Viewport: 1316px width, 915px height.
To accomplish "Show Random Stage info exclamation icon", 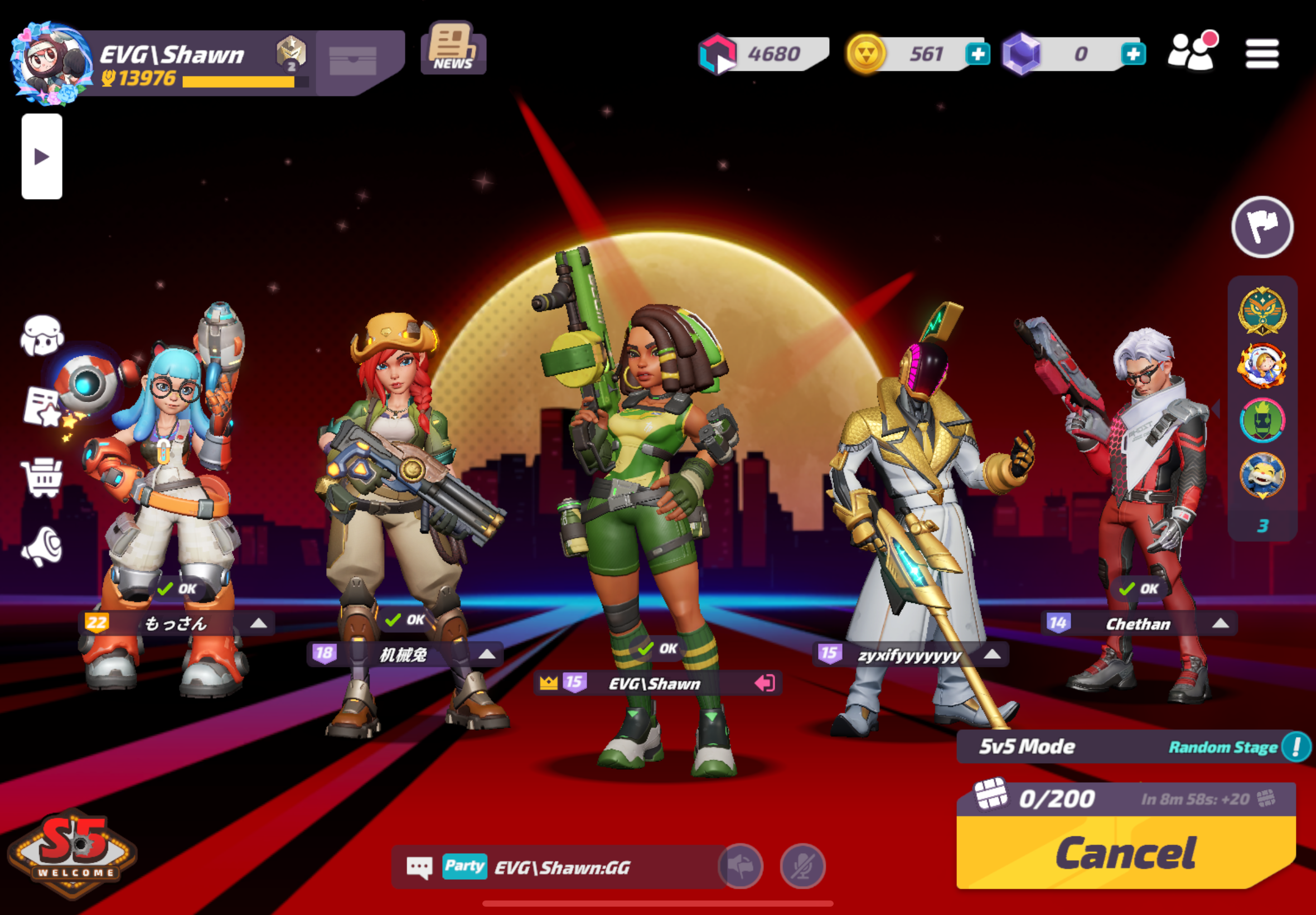I will coord(1295,747).
